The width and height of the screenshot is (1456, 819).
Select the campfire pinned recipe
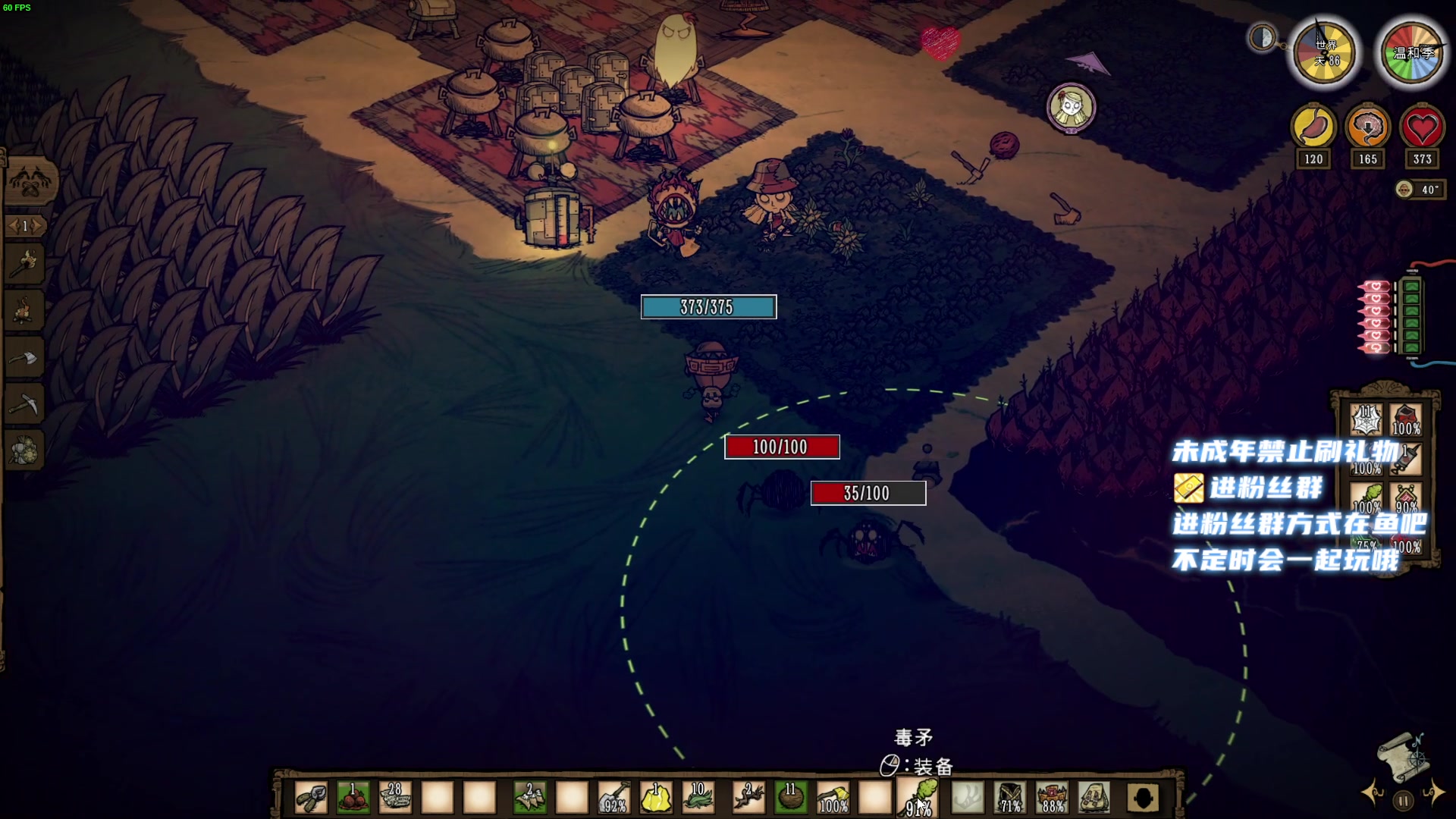point(24,311)
